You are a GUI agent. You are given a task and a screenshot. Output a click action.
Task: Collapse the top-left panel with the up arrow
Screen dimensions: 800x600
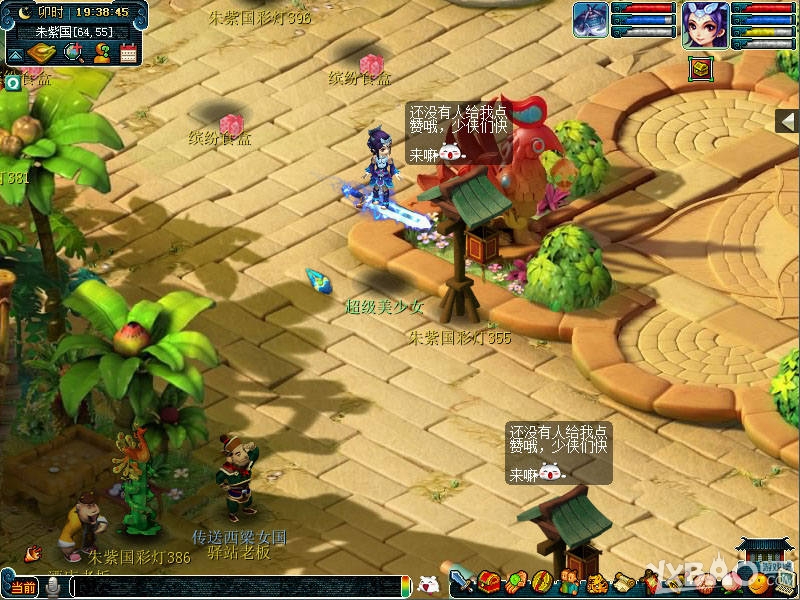[x=15, y=54]
